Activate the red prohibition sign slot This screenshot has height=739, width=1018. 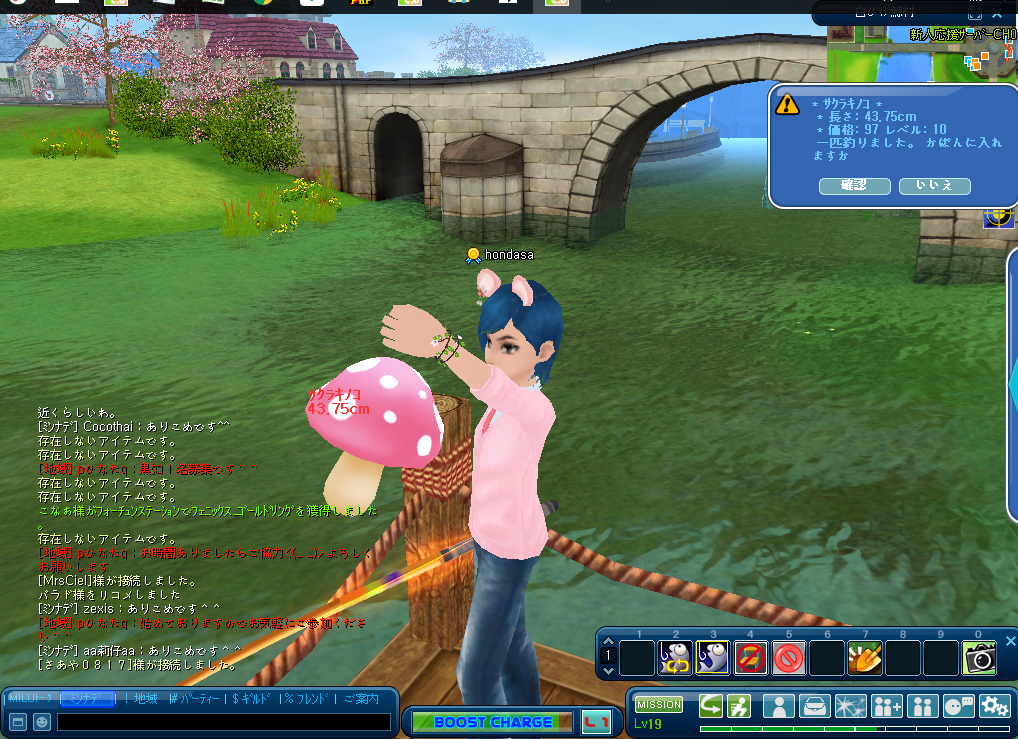(x=789, y=658)
